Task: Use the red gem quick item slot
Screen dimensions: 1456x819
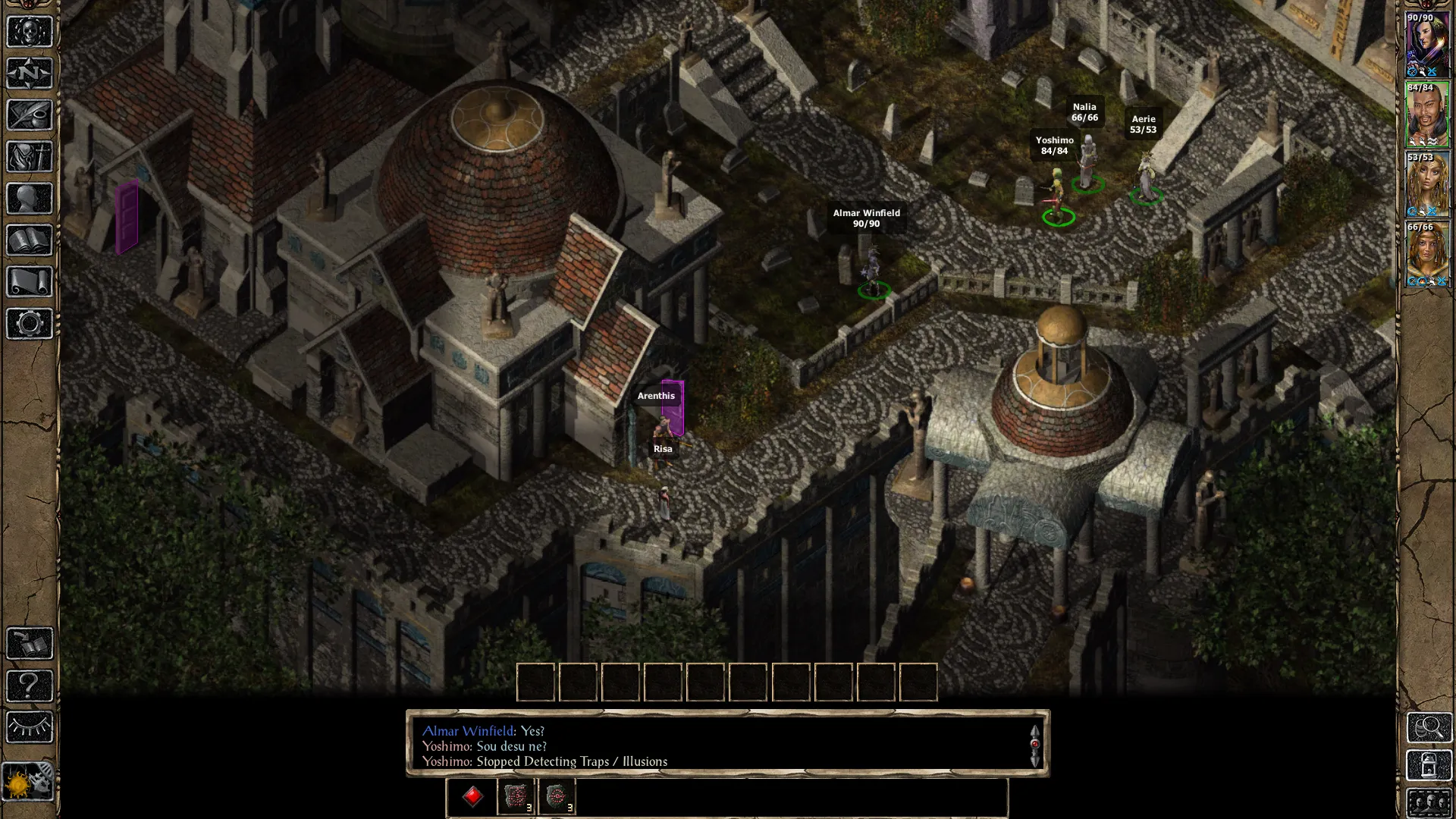Action: pos(473,797)
